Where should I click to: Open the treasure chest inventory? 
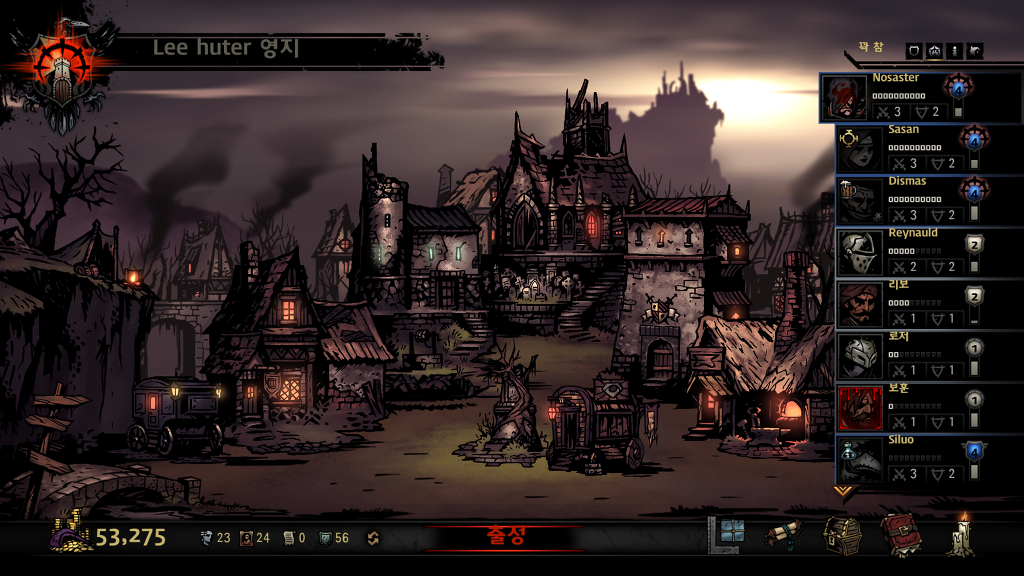pos(842,535)
